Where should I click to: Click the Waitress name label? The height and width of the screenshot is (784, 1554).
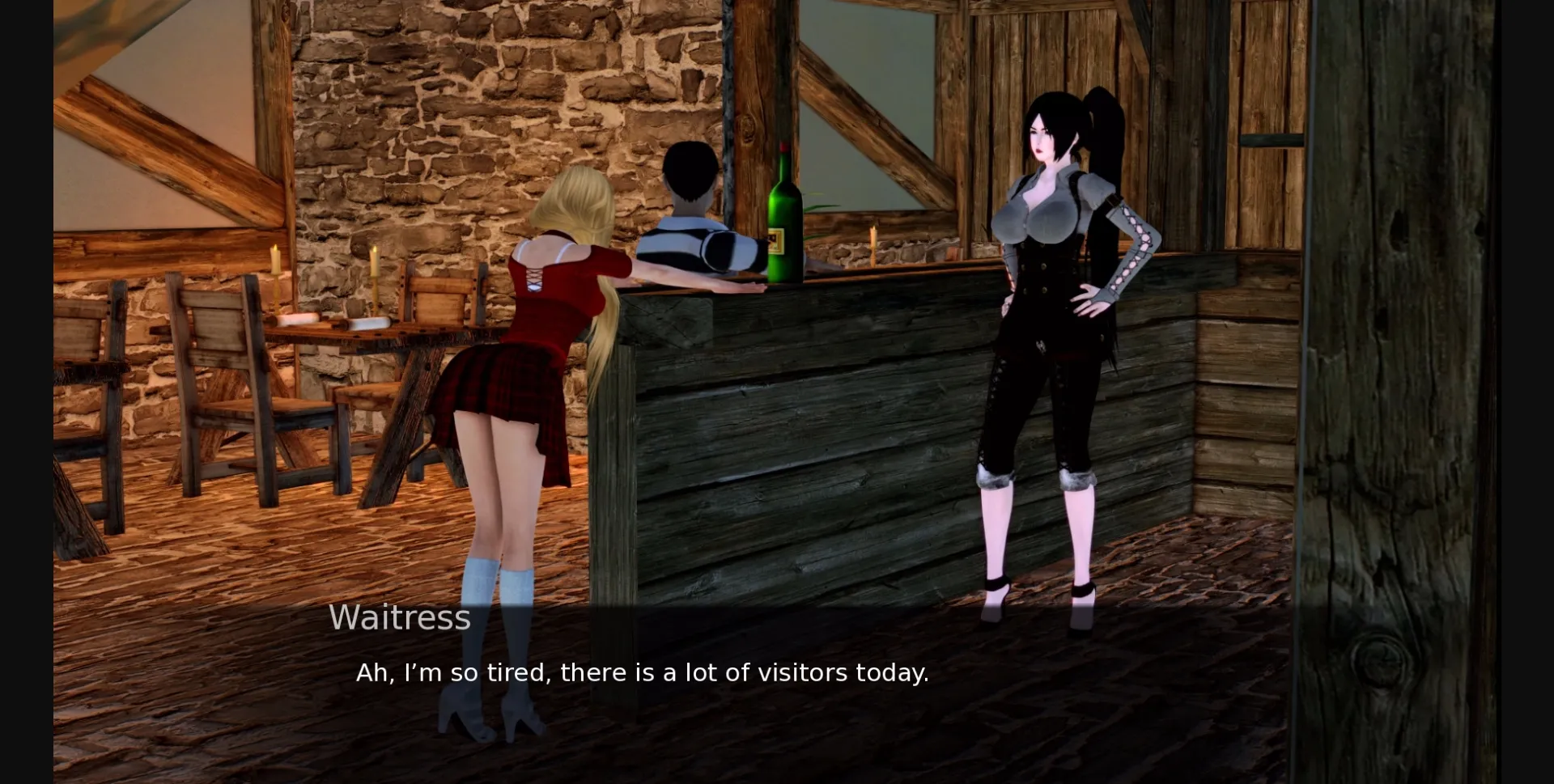point(400,617)
